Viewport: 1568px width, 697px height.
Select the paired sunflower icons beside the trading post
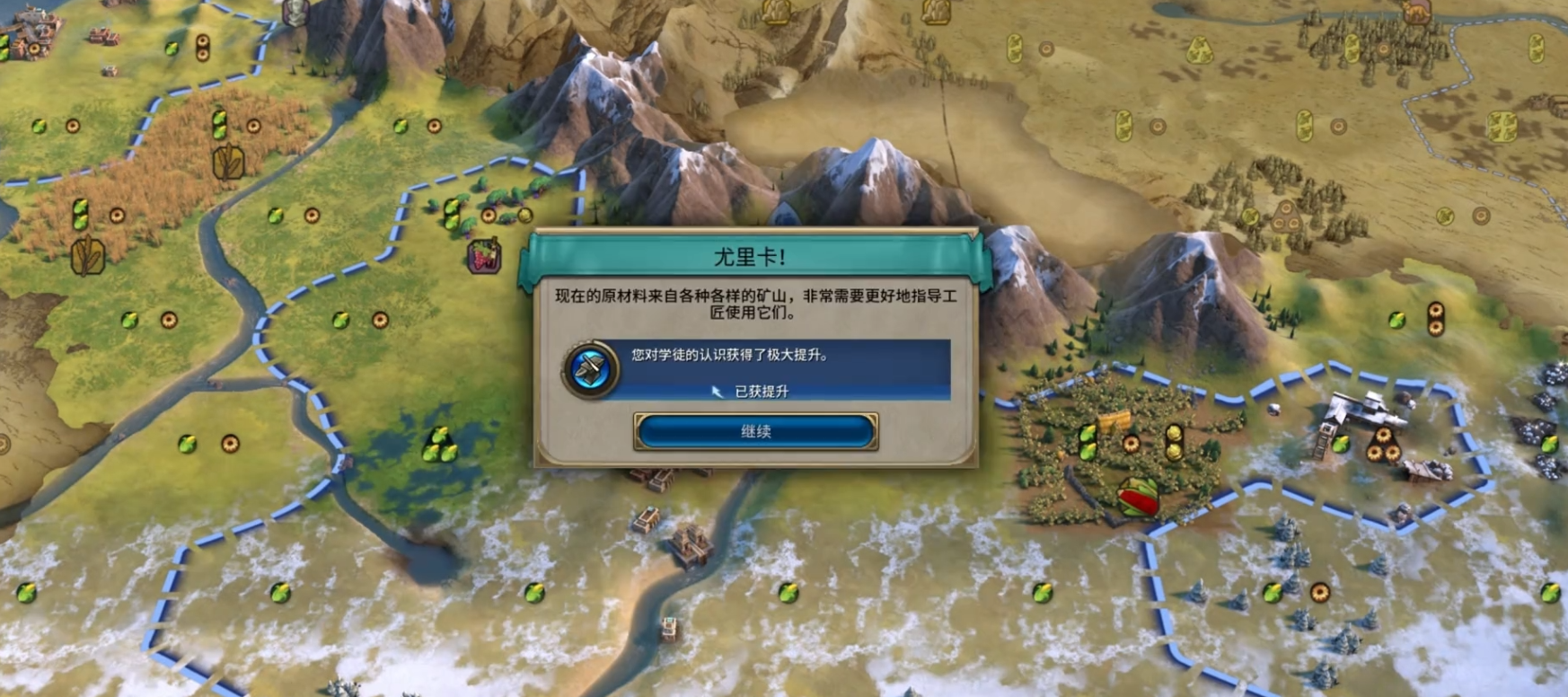(1386, 445)
